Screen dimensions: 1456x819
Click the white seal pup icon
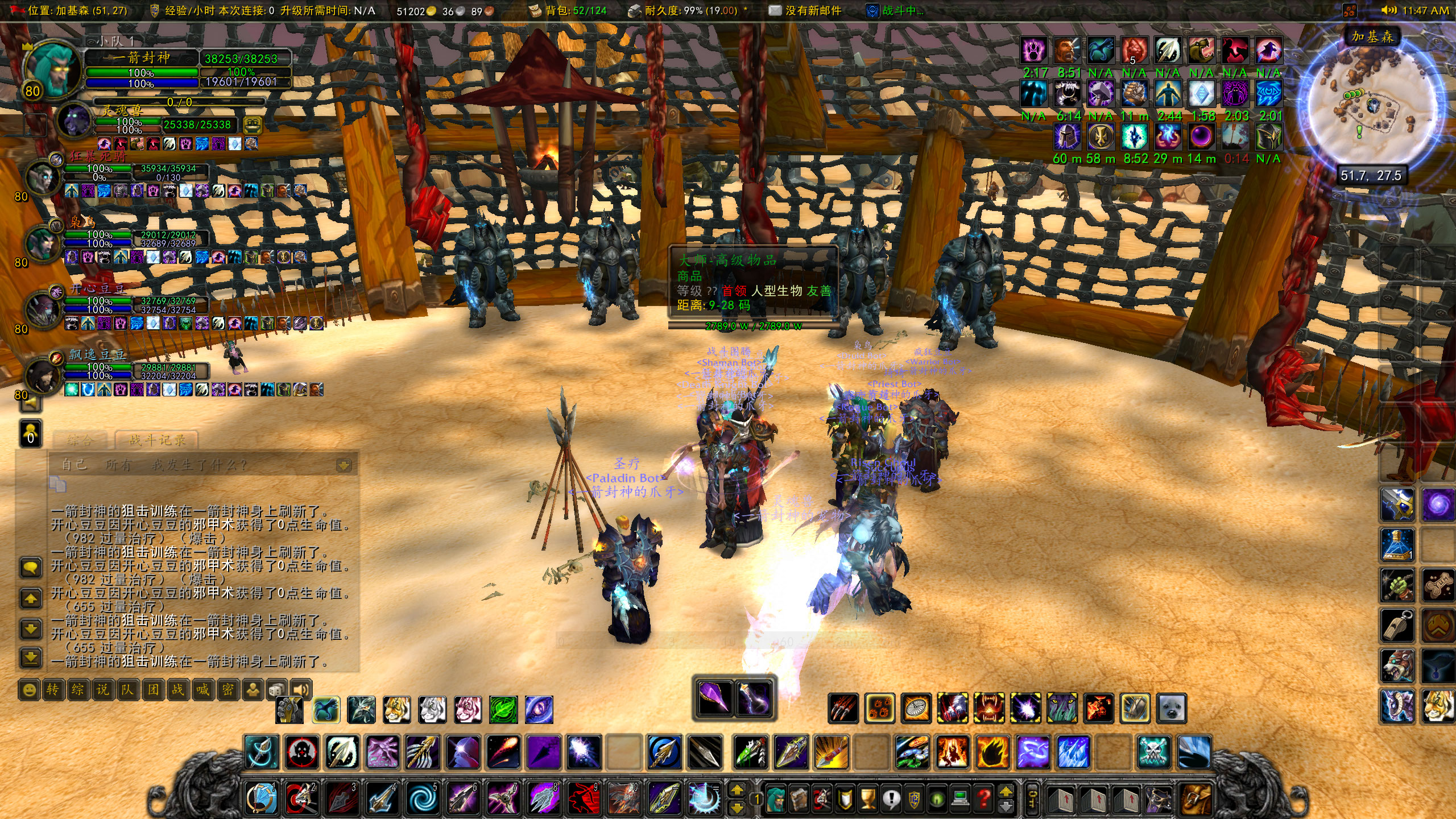click(x=1172, y=709)
